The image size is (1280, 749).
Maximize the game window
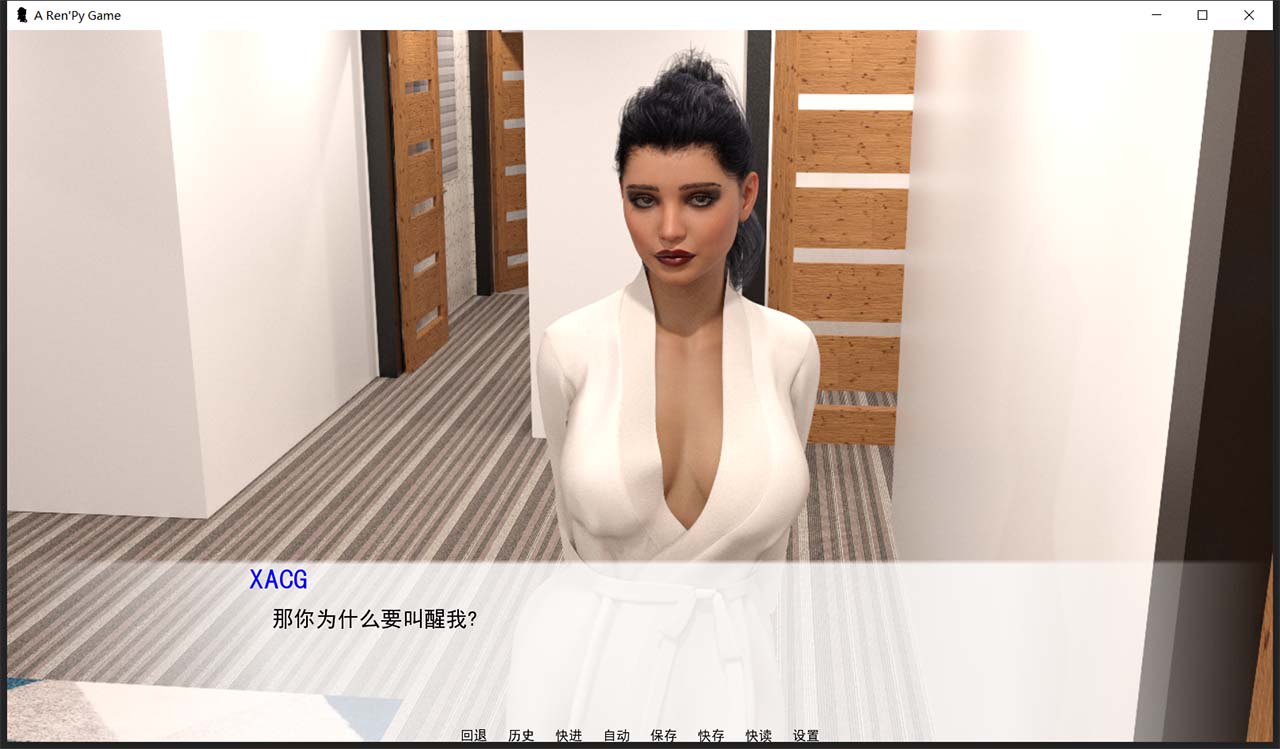(x=1200, y=15)
